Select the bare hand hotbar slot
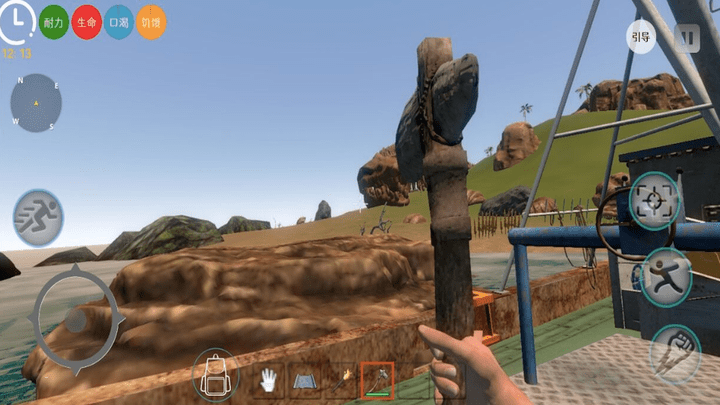This screenshot has width=720, height=405. pyautogui.click(x=268, y=379)
